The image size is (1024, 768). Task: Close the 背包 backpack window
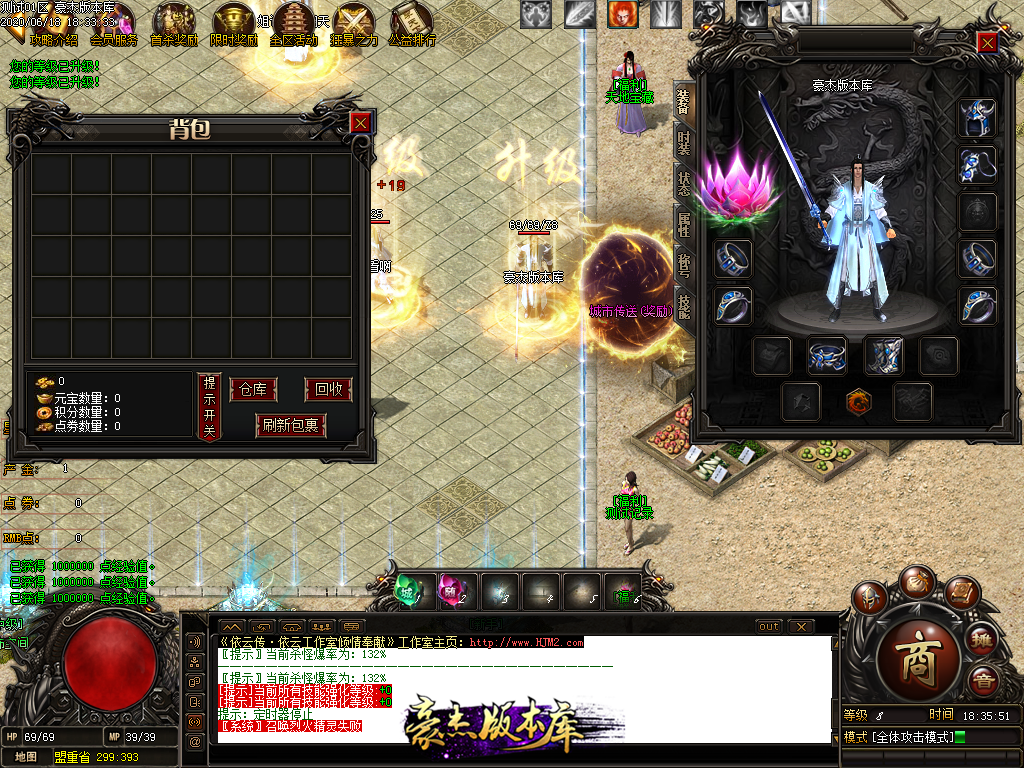[361, 122]
